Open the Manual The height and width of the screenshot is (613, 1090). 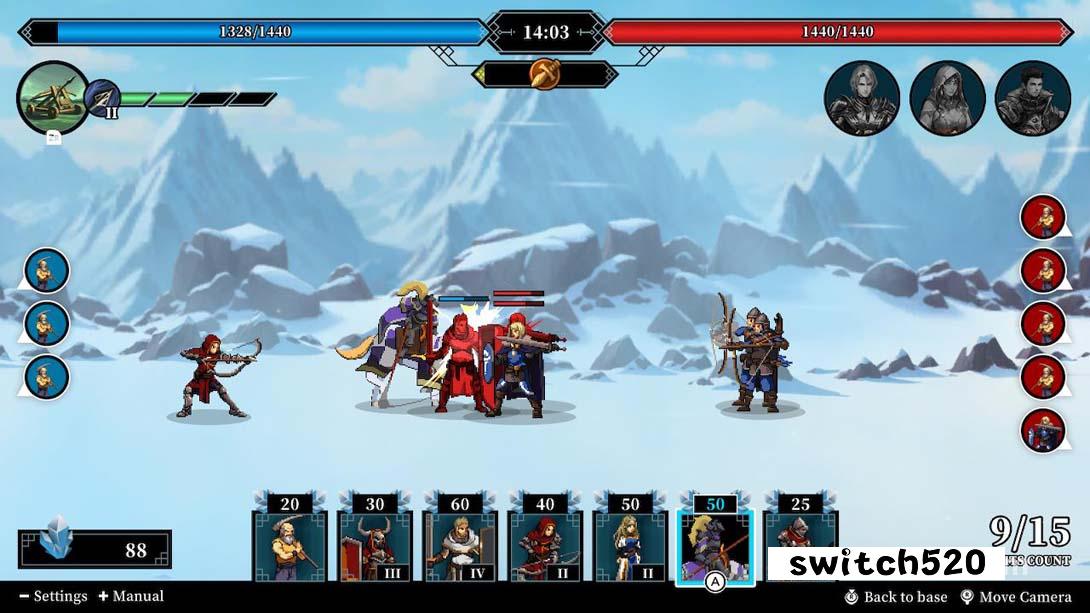tap(131, 596)
